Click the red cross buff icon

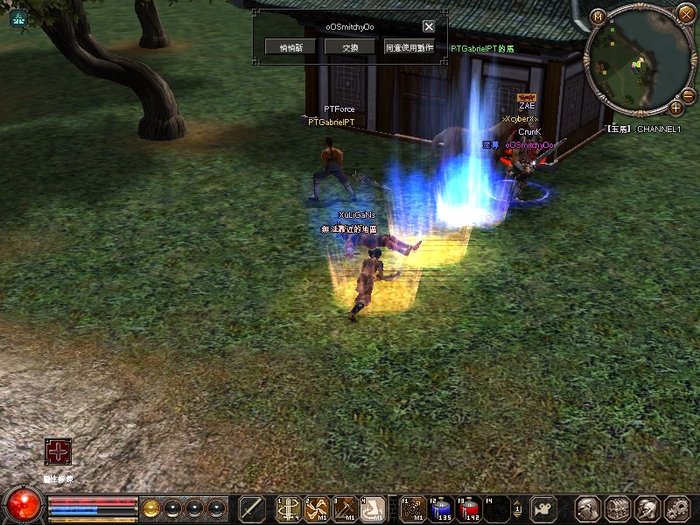tap(58, 452)
